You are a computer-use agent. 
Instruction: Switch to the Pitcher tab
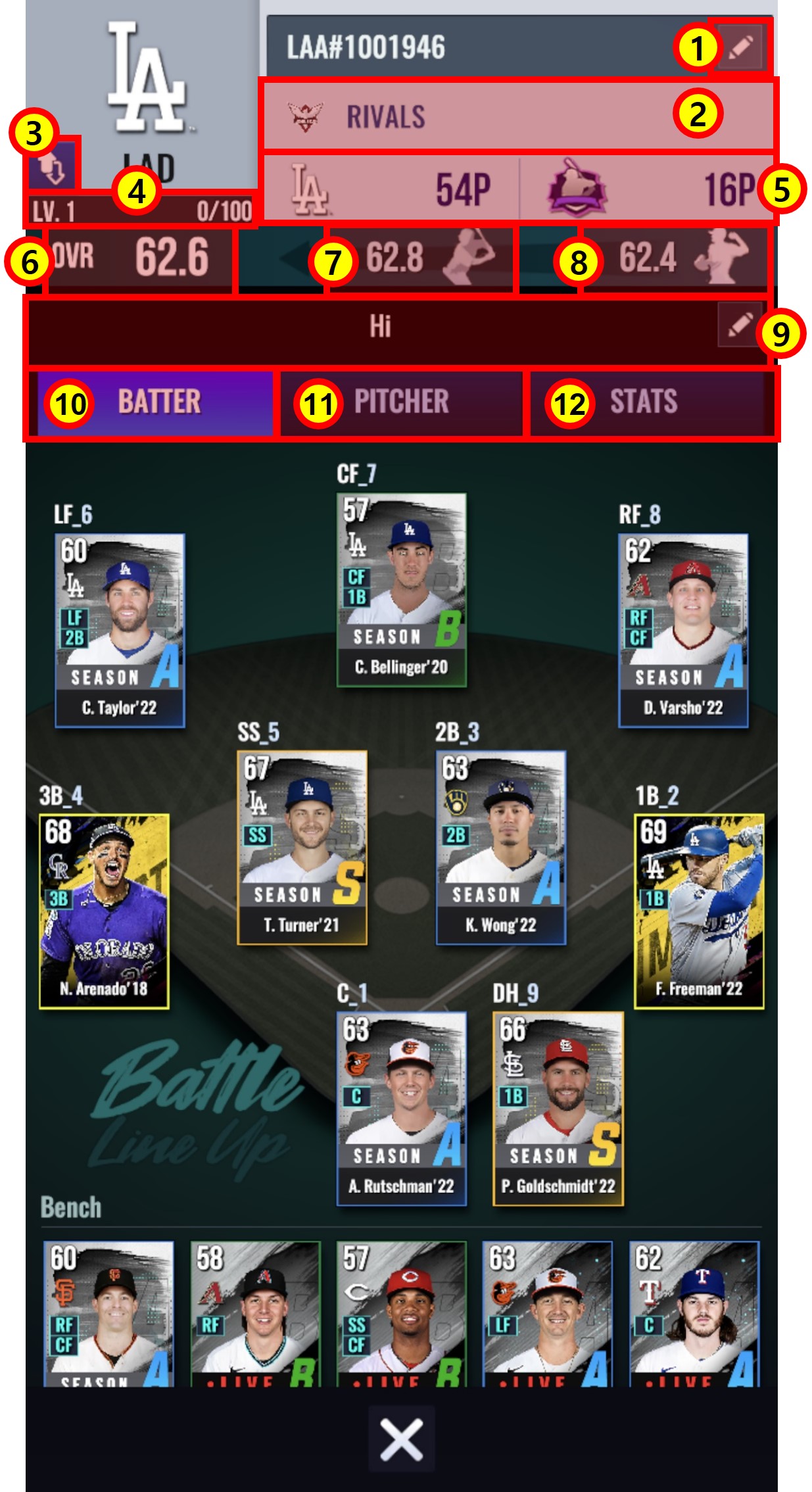[x=401, y=402]
